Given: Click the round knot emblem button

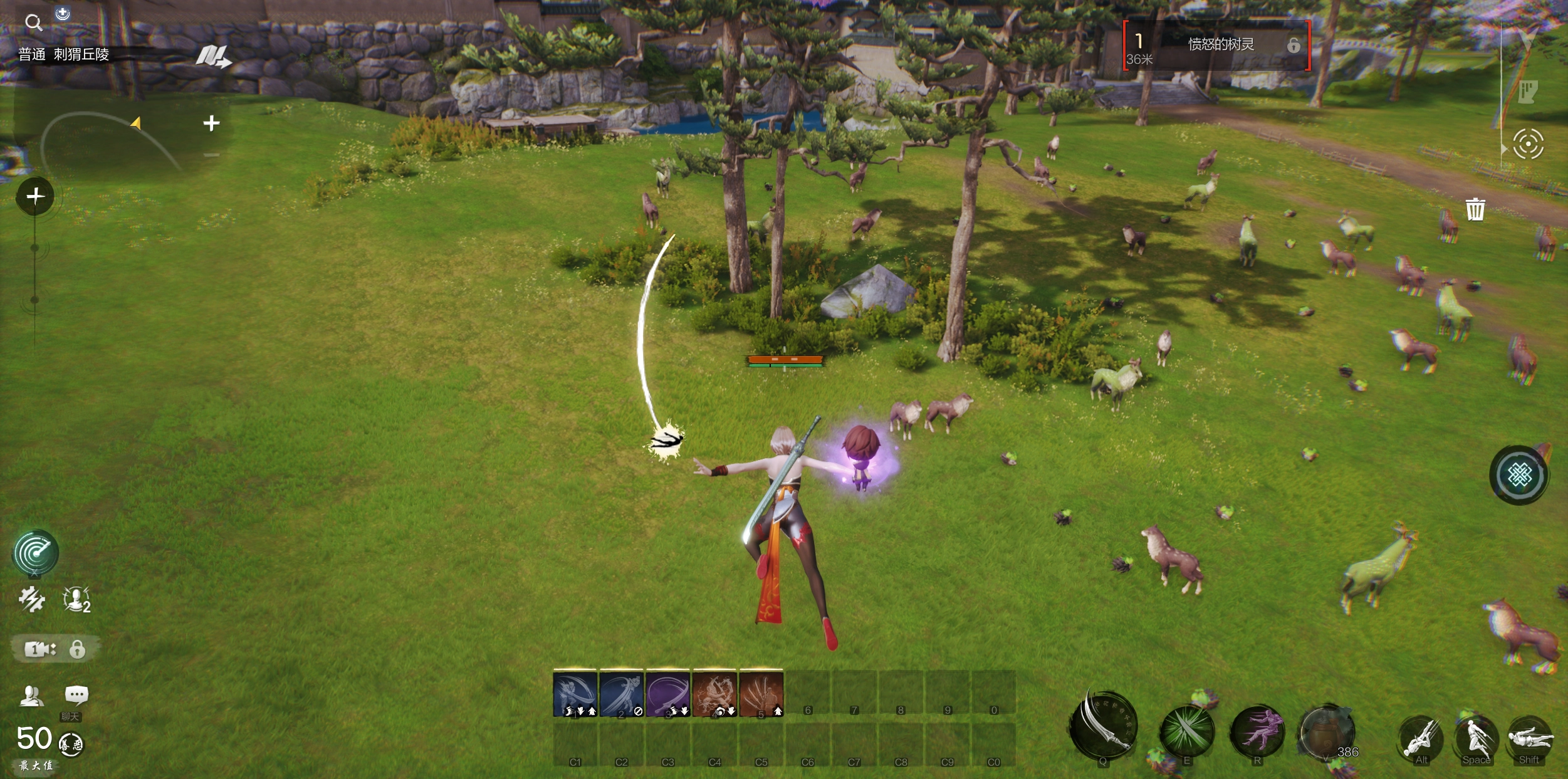Looking at the screenshot, I should pos(1519,474).
